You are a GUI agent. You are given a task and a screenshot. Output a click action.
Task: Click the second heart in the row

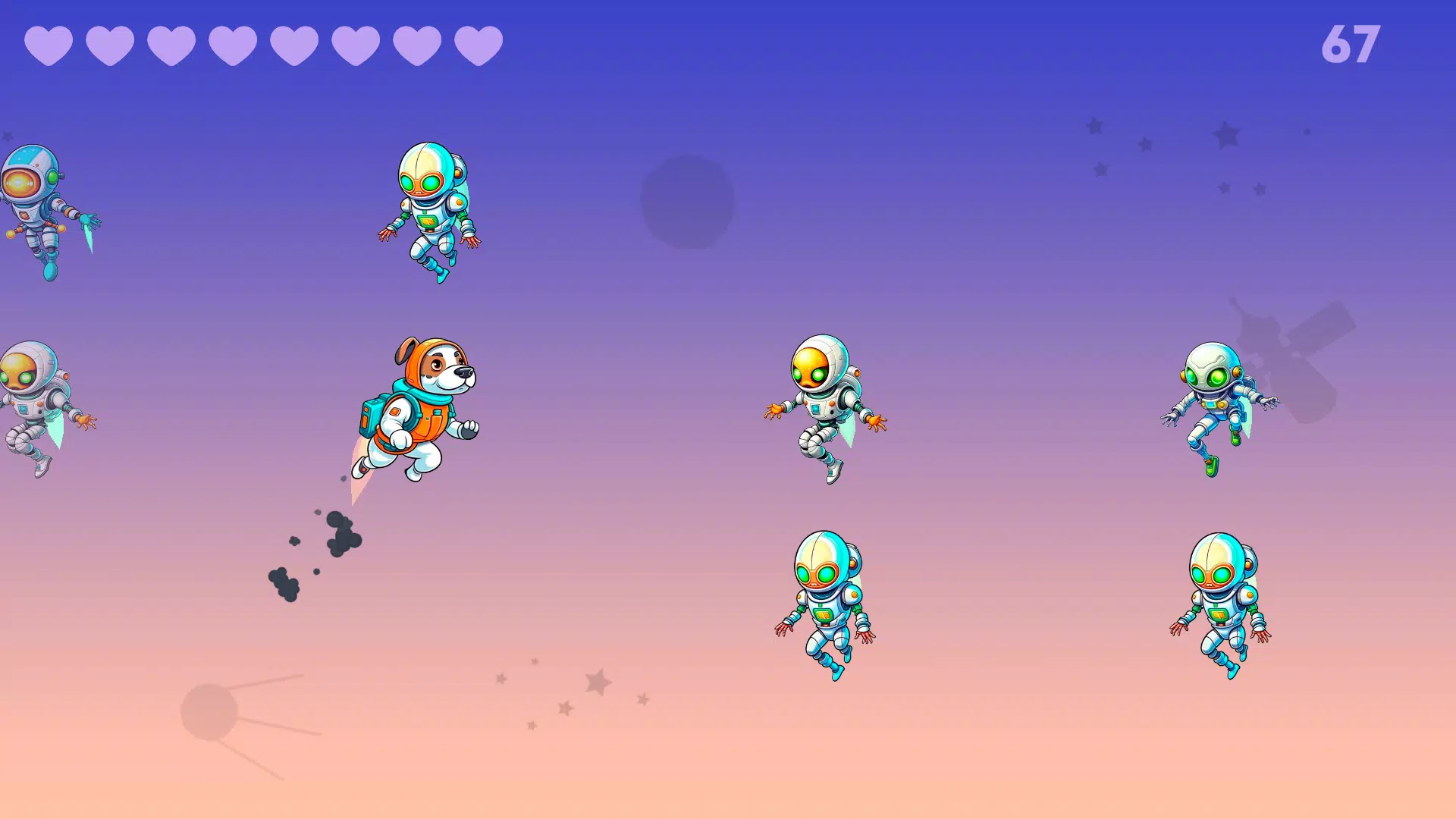coord(108,45)
